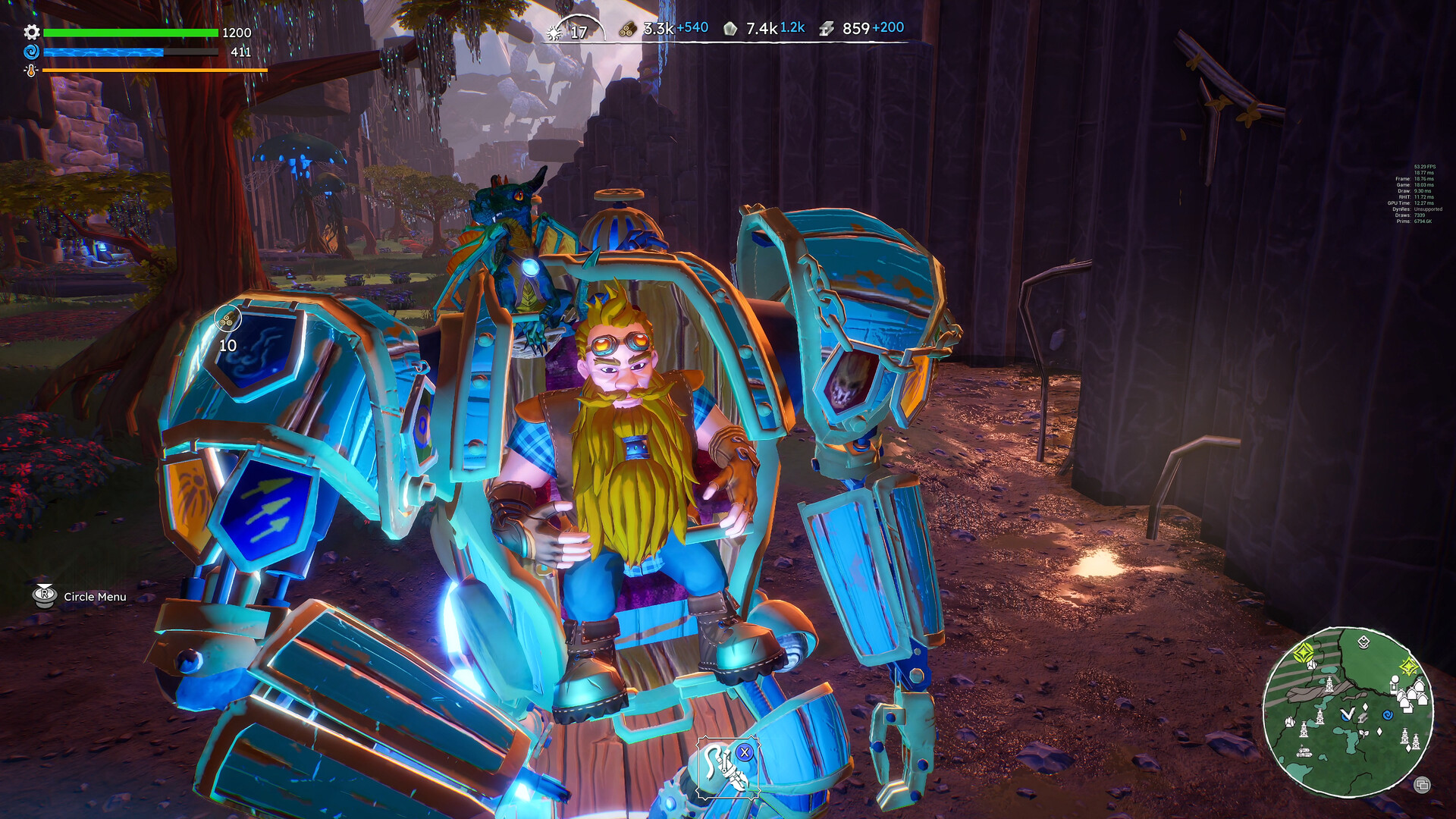Toggle the minimap layers icon
This screenshot has height=819, width=1456.
click(1423, 784)
